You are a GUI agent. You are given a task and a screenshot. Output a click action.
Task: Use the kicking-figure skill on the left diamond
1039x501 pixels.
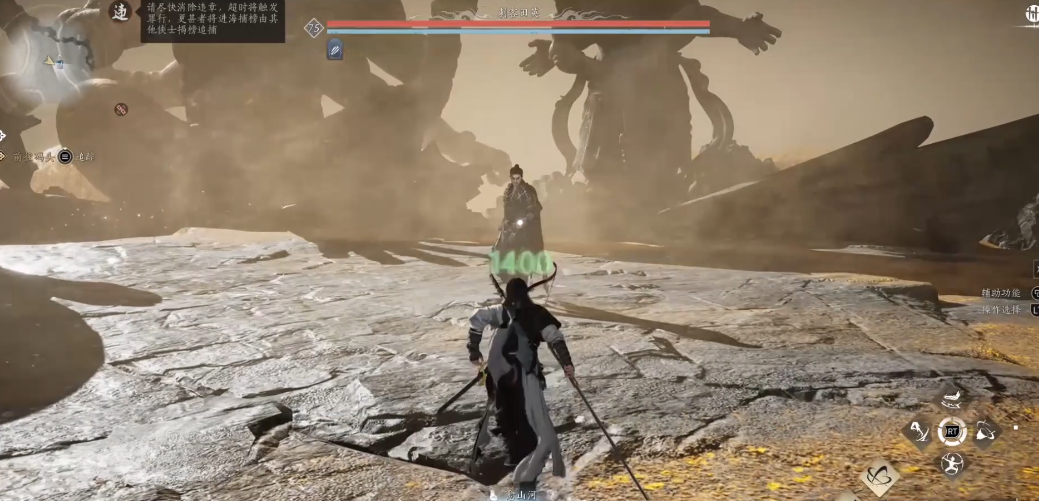click(919, 432)
